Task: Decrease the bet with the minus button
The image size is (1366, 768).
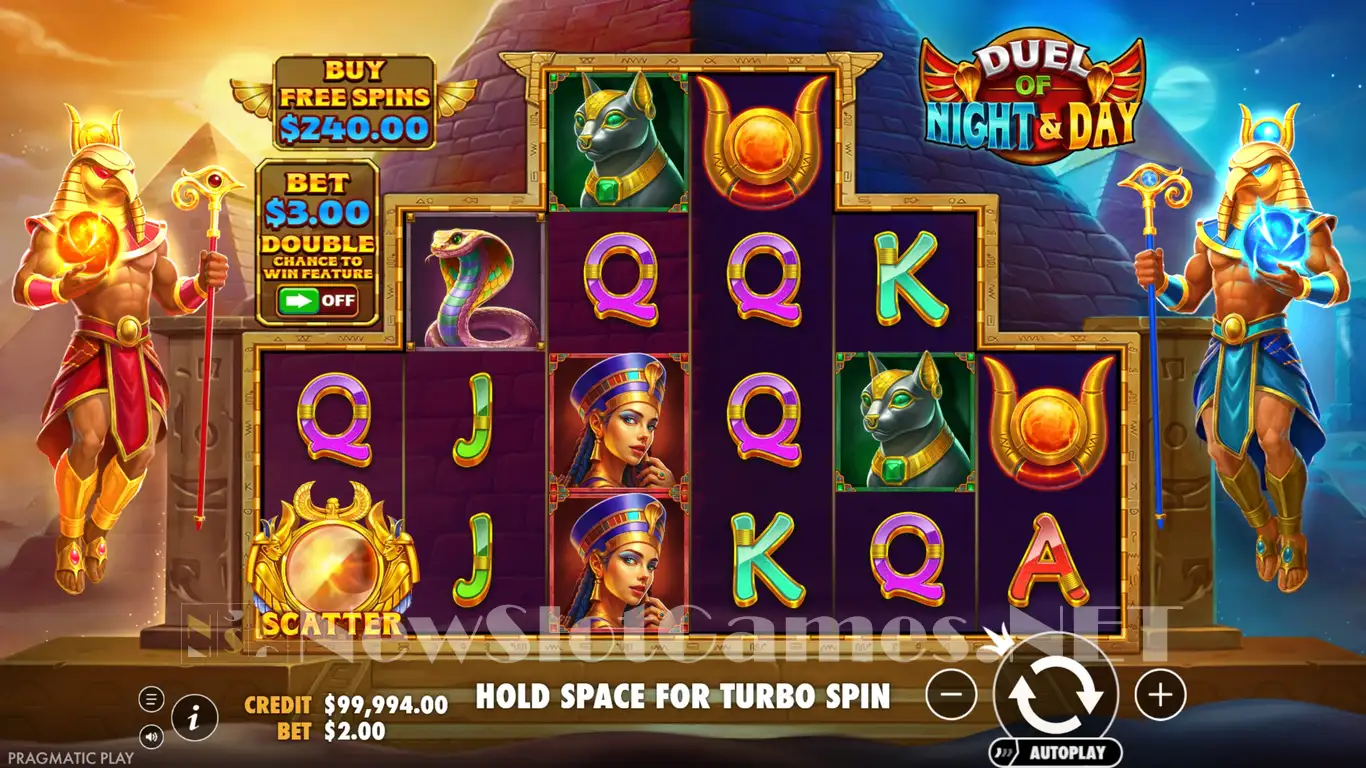Action: click(x=951, y=694)
